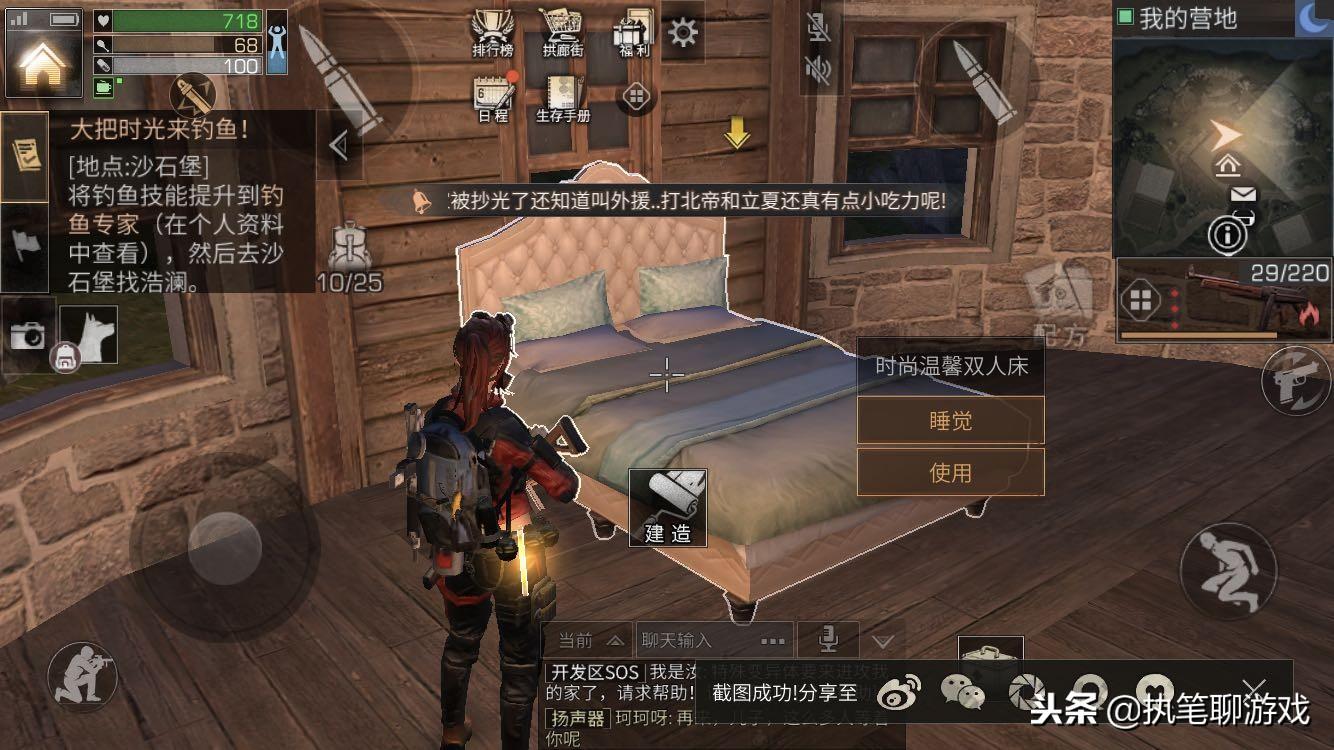Open the 建造 build menu

pyautogui.click(x=667, y=509)
